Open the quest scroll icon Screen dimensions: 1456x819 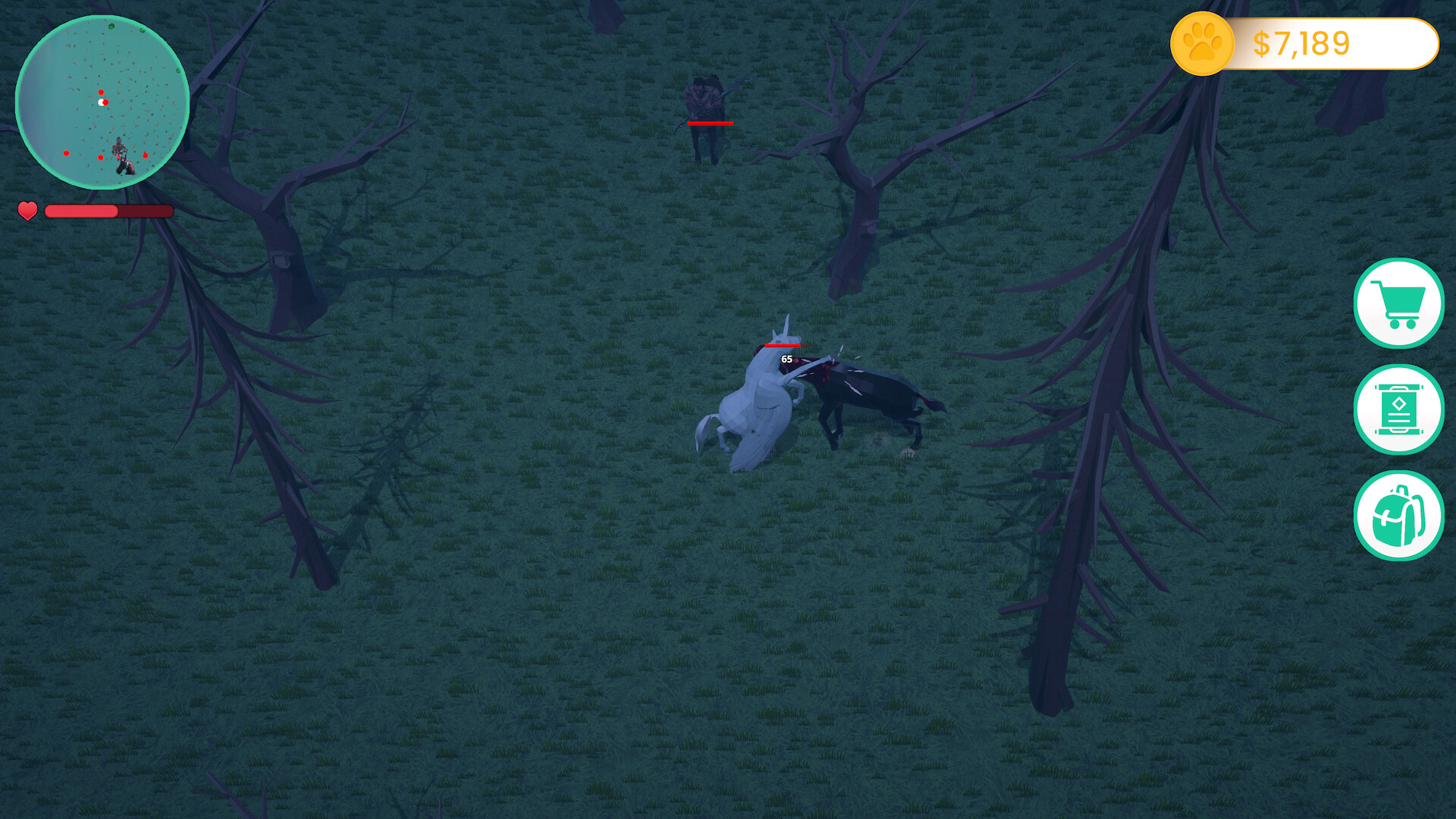tap(1399, 409)
